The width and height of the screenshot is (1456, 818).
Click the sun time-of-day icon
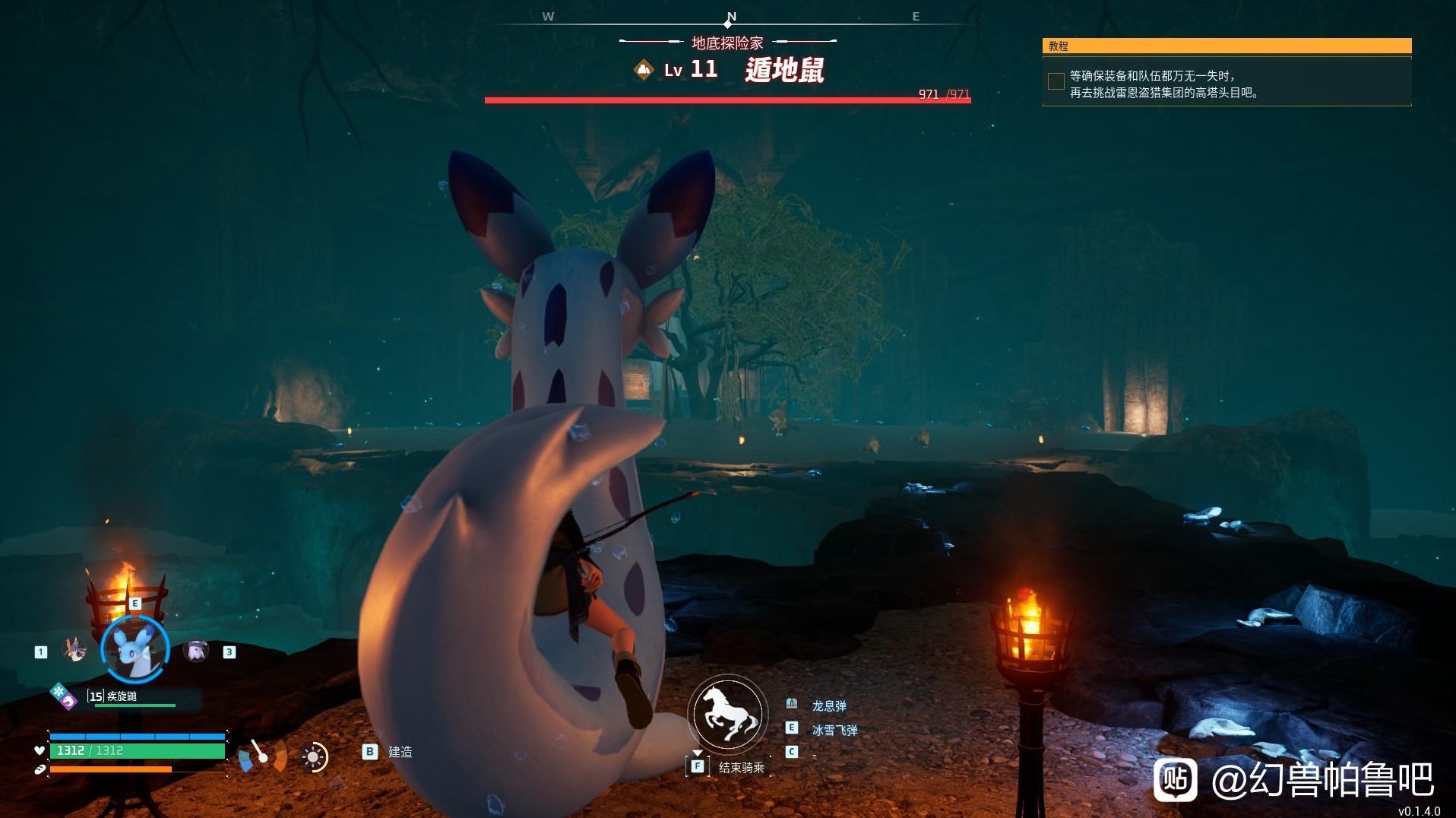click(313, 756)
